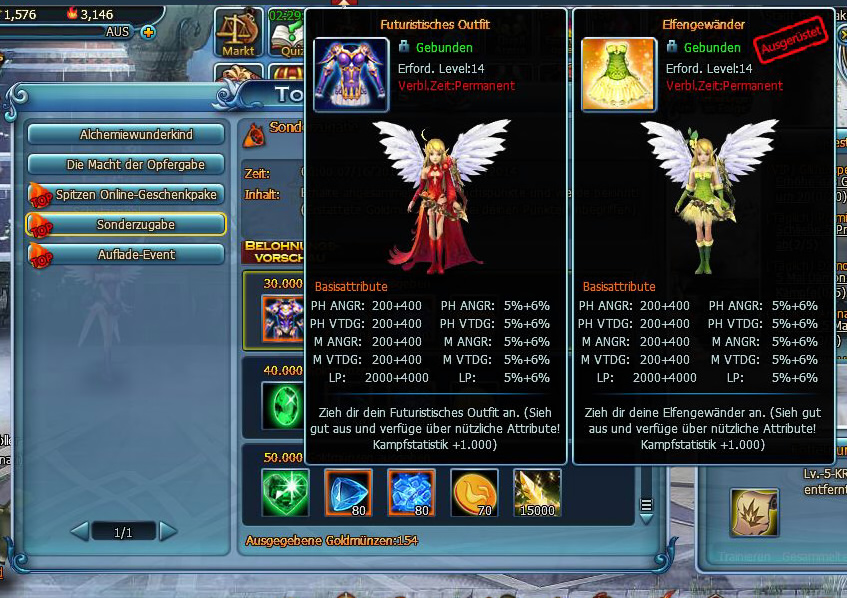The image size is (847, 598).
Task: Go to the next event page arrow
Action: pos(167,532)
